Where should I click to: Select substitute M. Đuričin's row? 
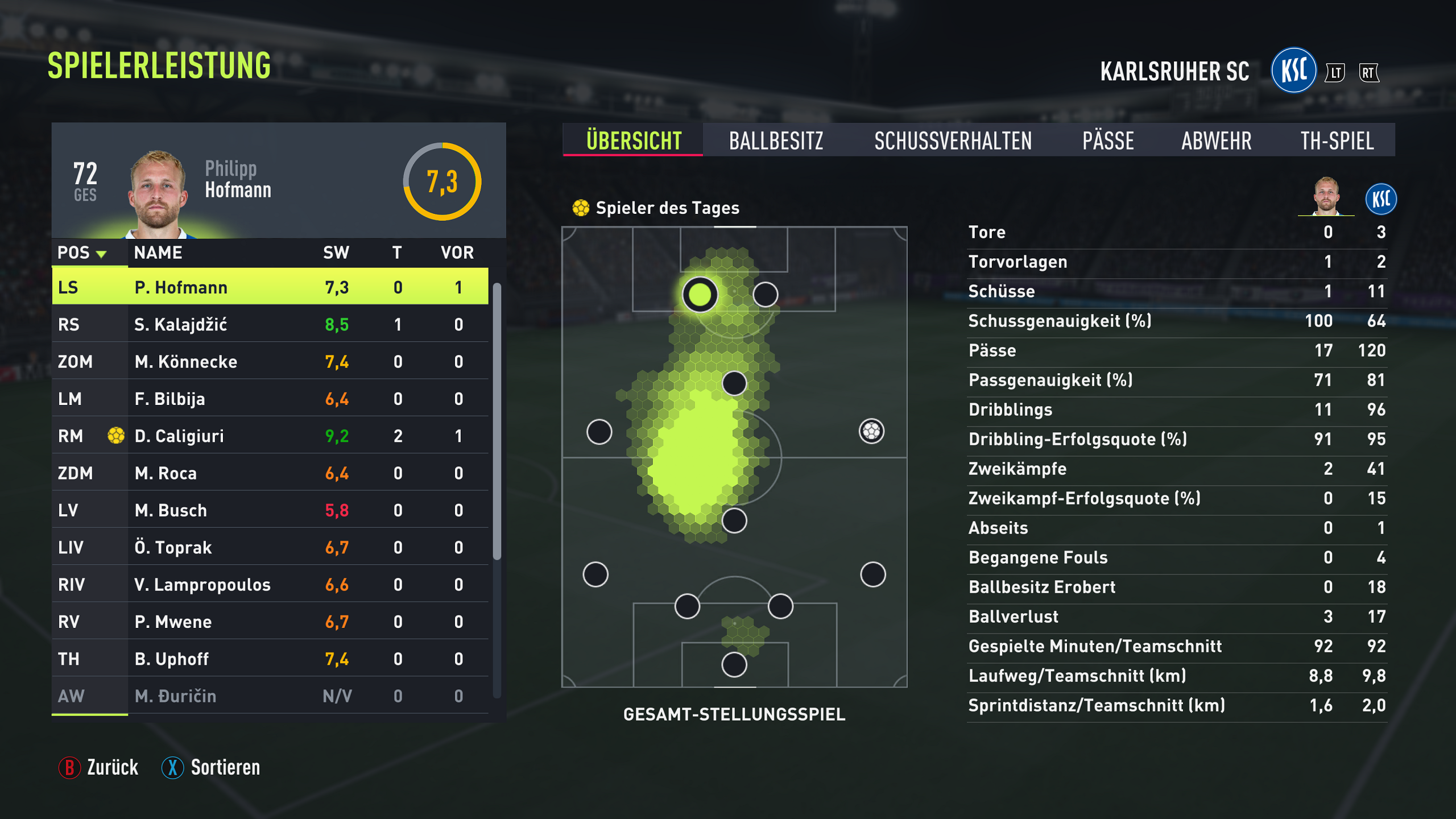(270, 696)
